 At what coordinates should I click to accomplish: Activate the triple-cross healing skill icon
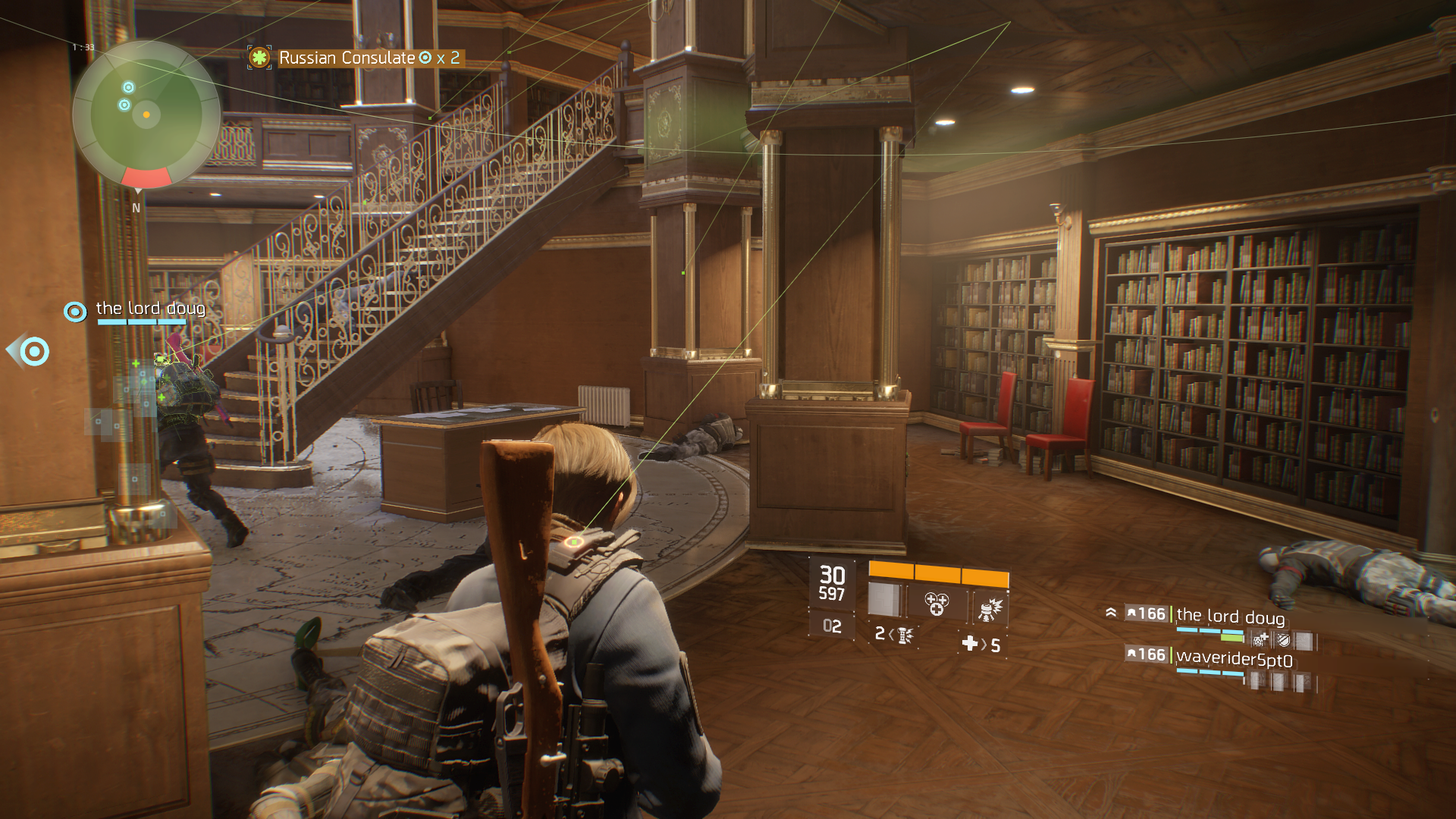937,604
